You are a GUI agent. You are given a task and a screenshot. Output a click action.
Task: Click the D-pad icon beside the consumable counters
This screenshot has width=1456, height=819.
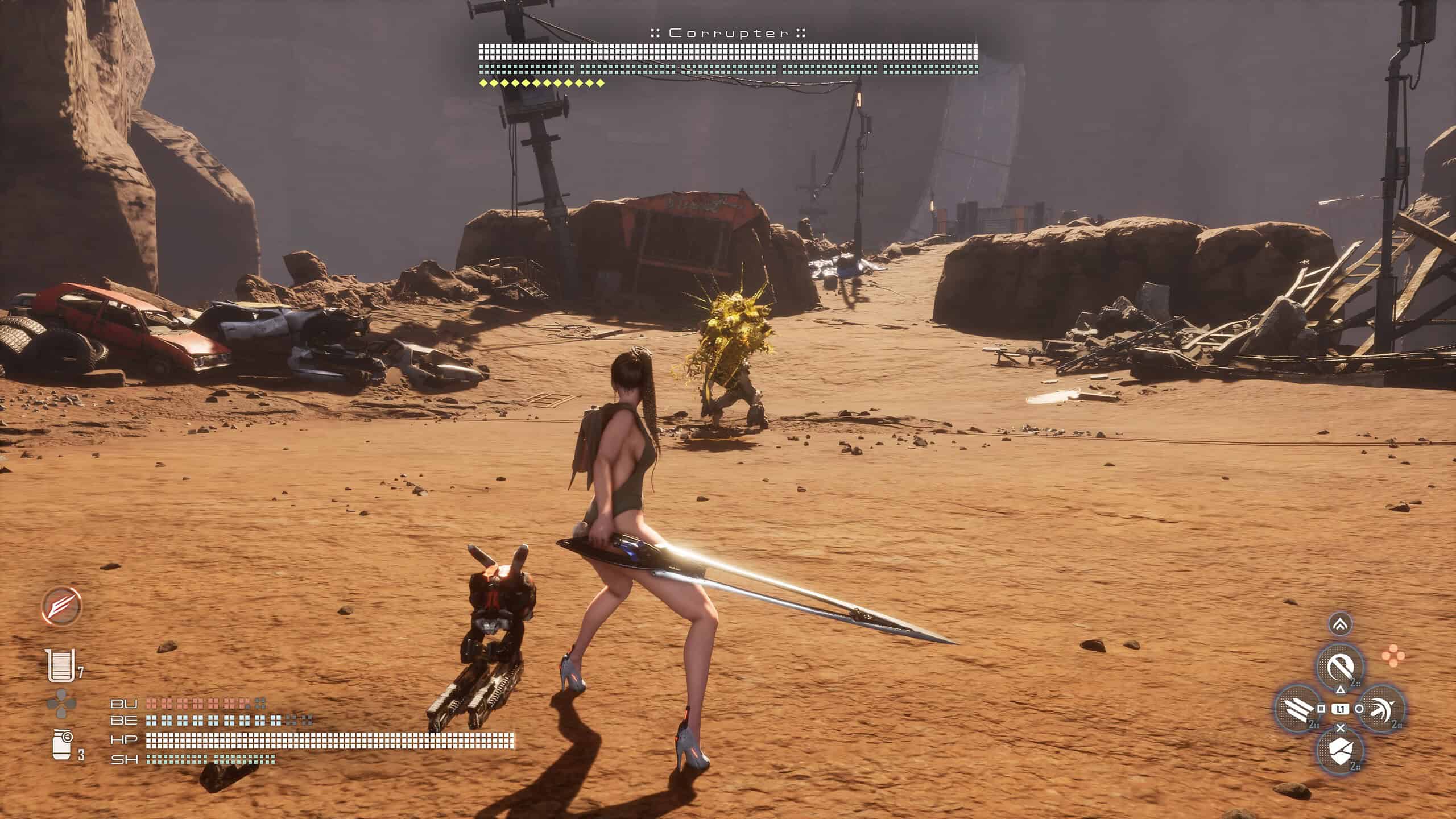click(61, 705)
